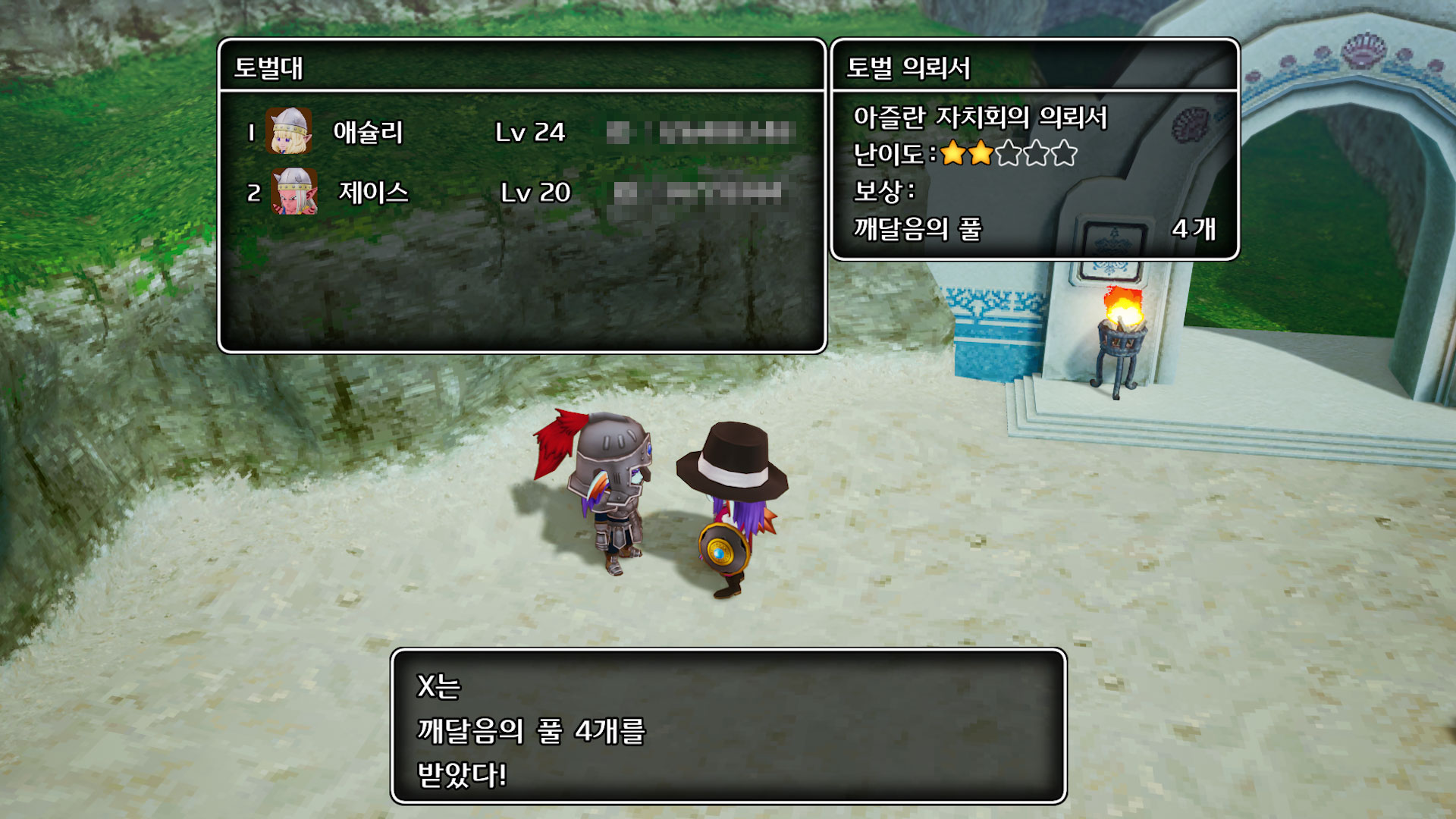Select the 깨달음의 풀 reward entry
The image size is (1456, 819).
(x=1034, y=228)
